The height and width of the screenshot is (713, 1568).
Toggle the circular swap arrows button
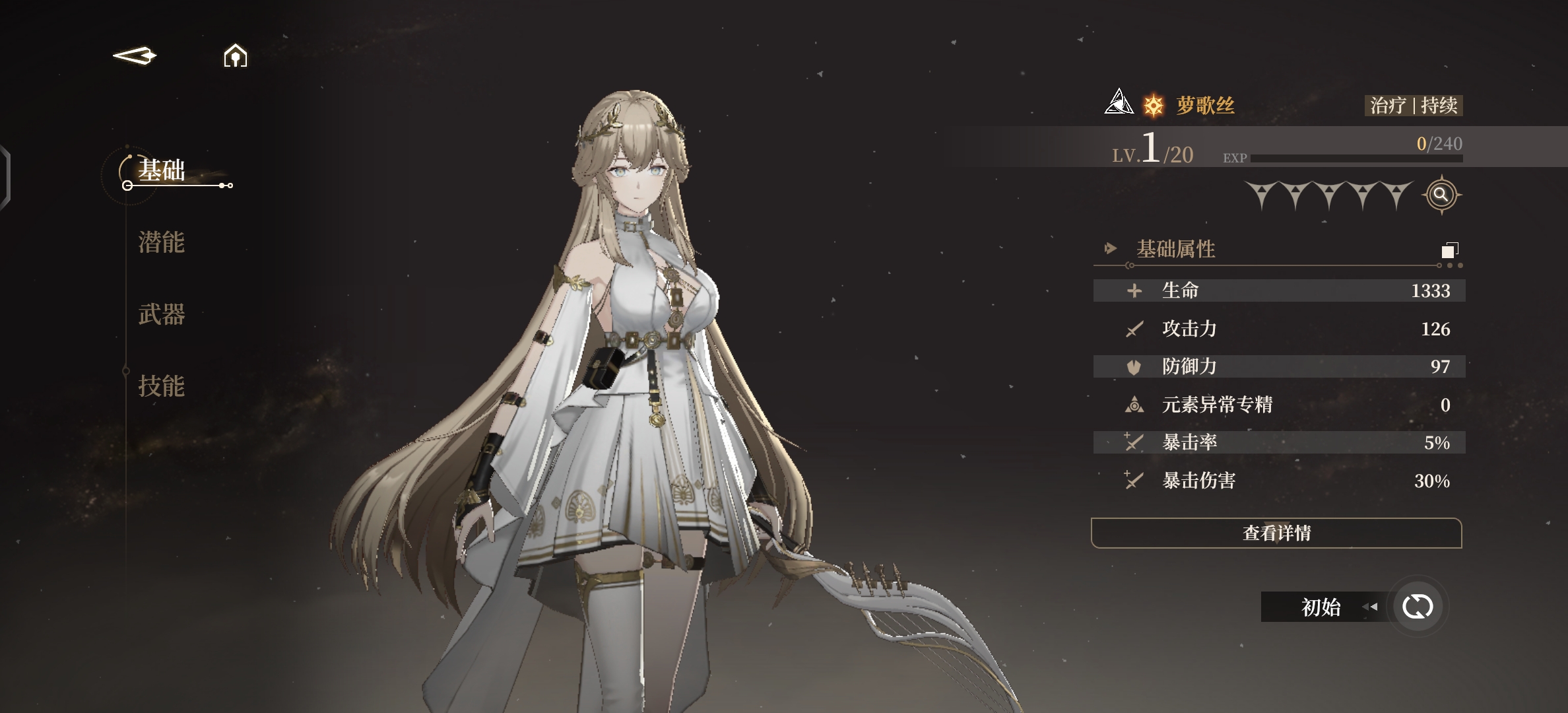[x=1417, y=607]
